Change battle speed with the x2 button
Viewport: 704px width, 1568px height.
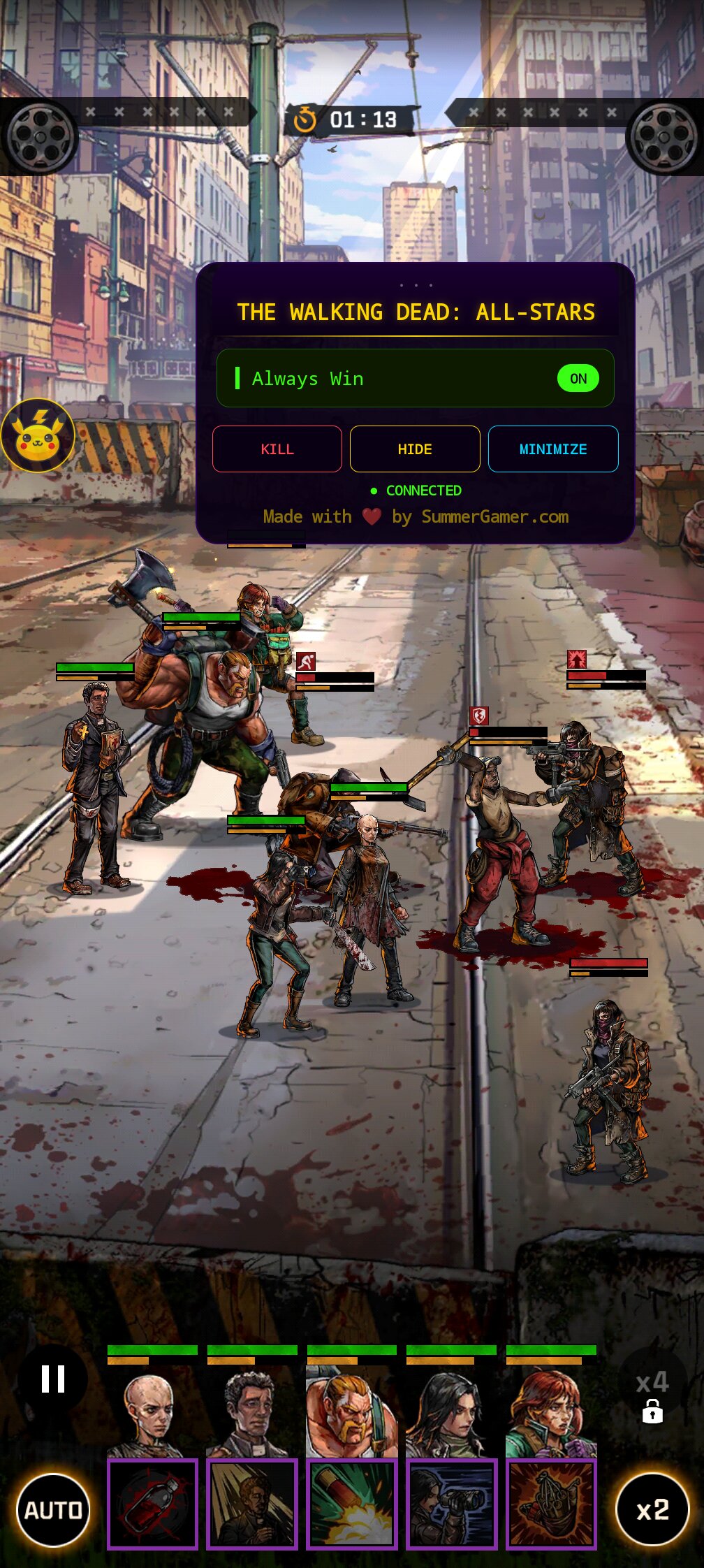pyautogui.click(x=652, y=1511)
